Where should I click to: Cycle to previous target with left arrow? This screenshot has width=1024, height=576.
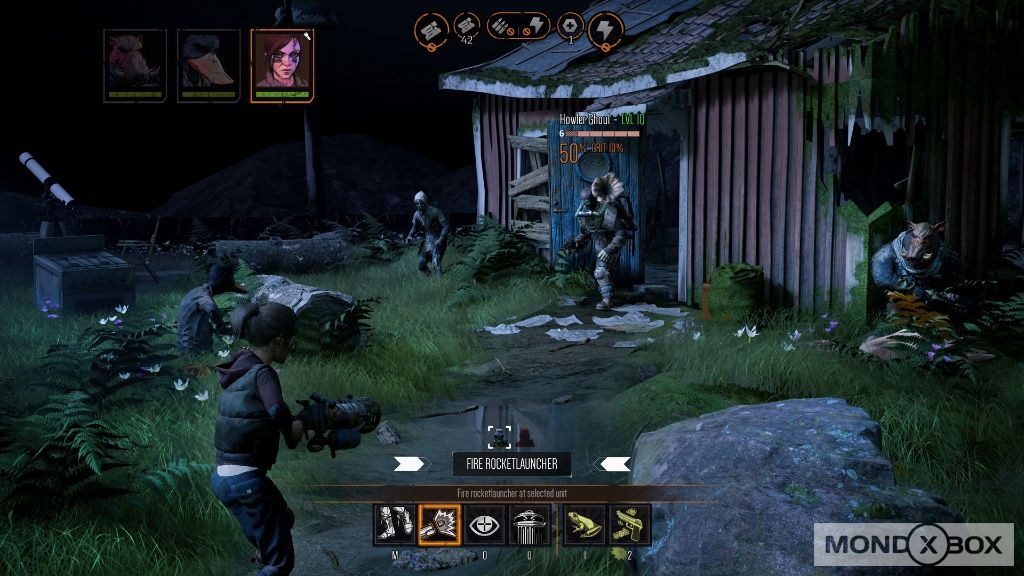tap(410, 464)
